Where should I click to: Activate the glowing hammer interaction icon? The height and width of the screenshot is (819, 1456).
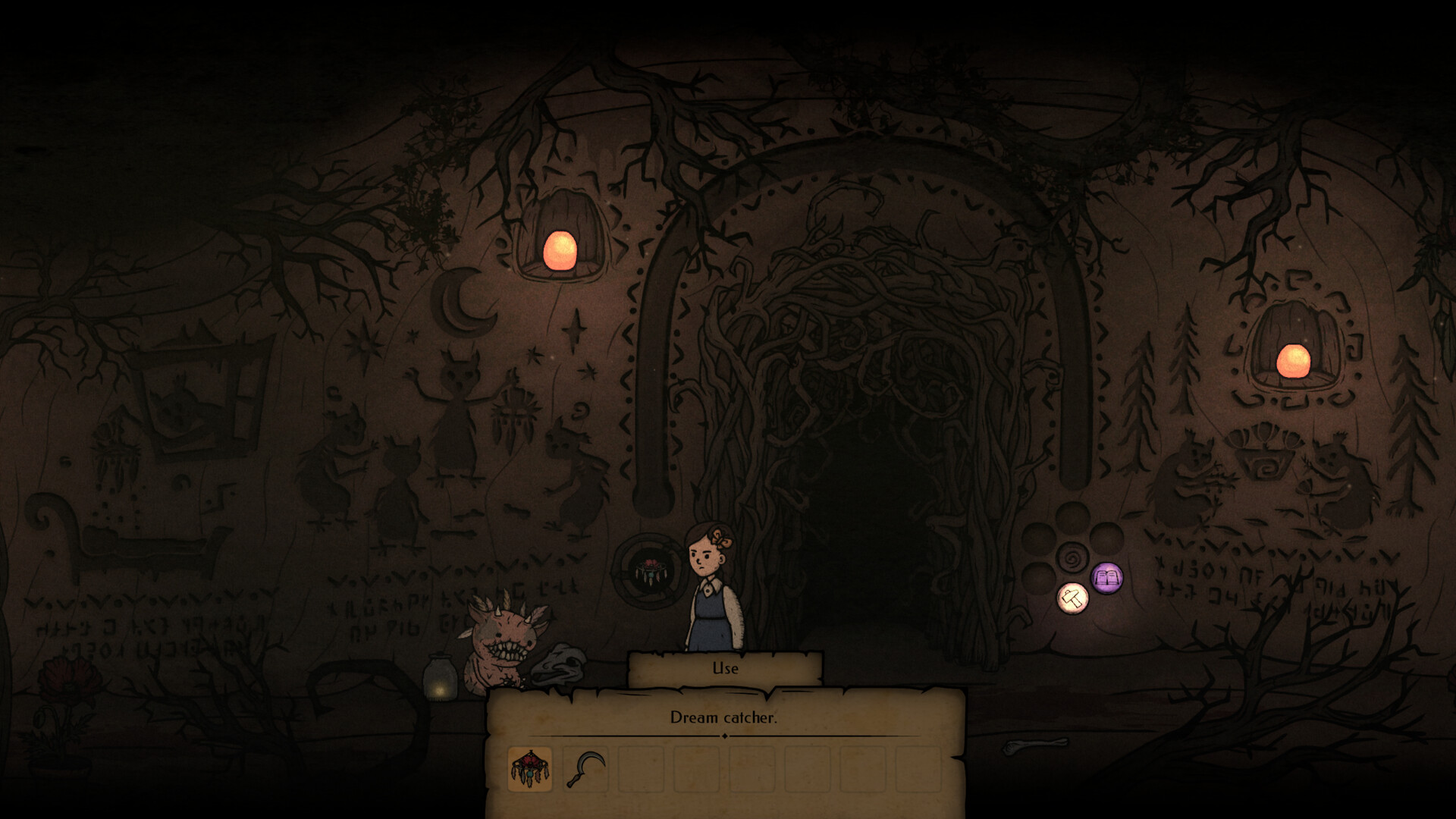coord(1072,598)
